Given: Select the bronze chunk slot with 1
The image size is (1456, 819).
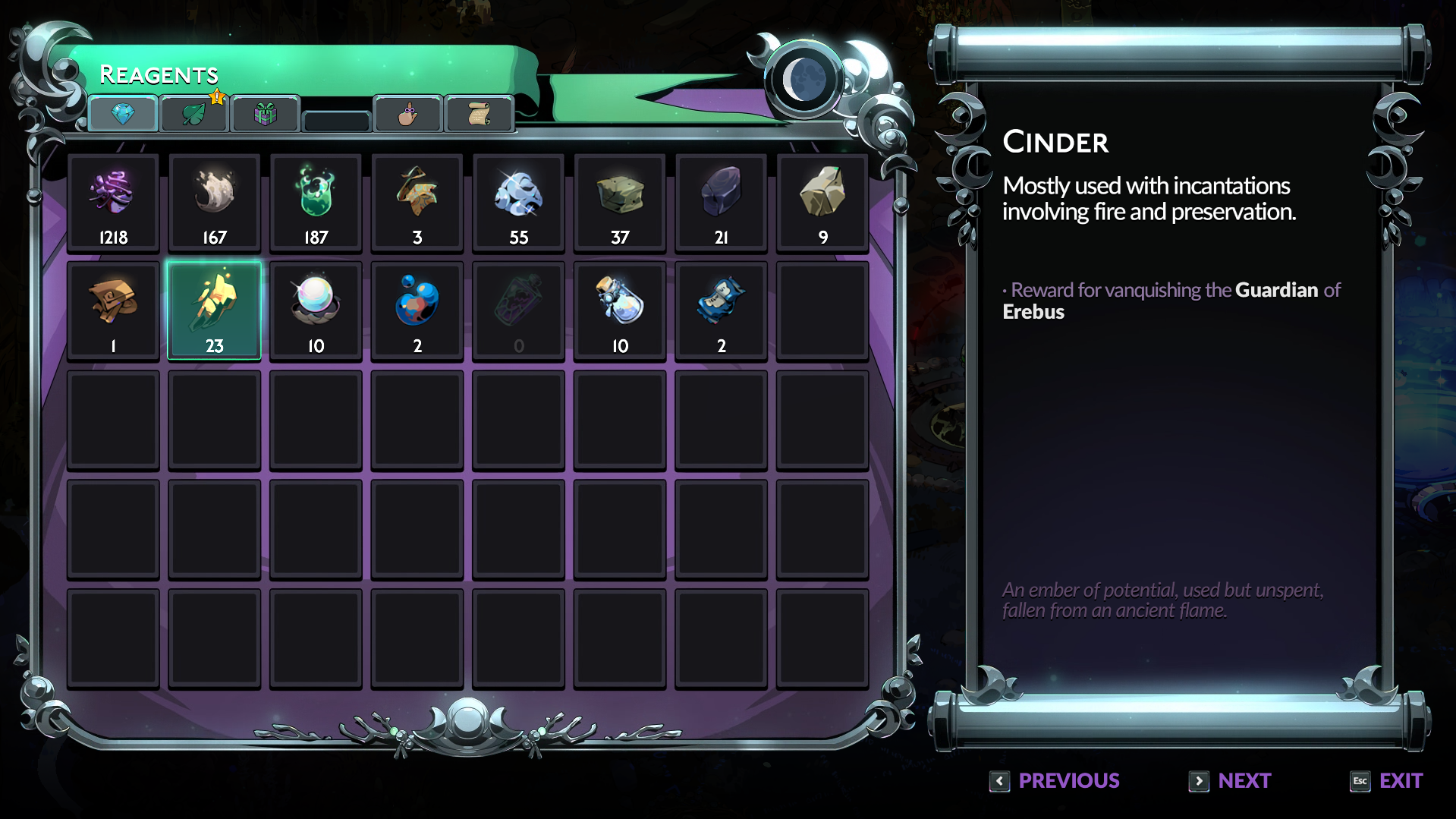Looking at the screenshot, I should click(x=113, y=310).
